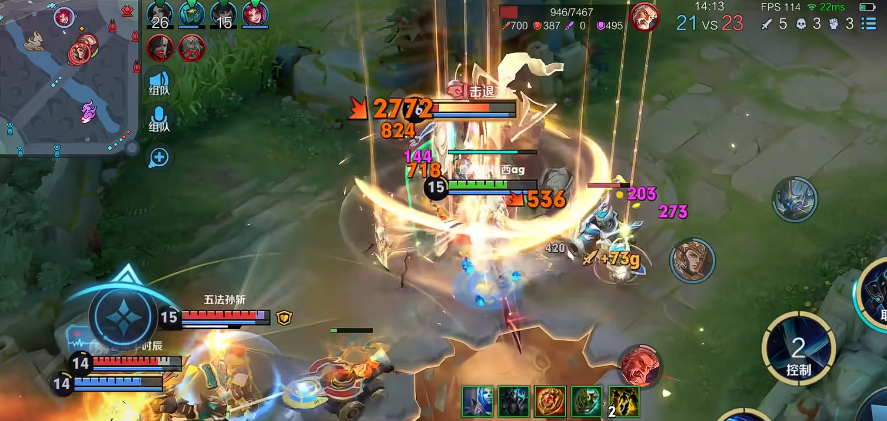The height and width of the screenshot is (421, 887).
Task: Click the red-haired ally portrait
Action: (255, 15)
